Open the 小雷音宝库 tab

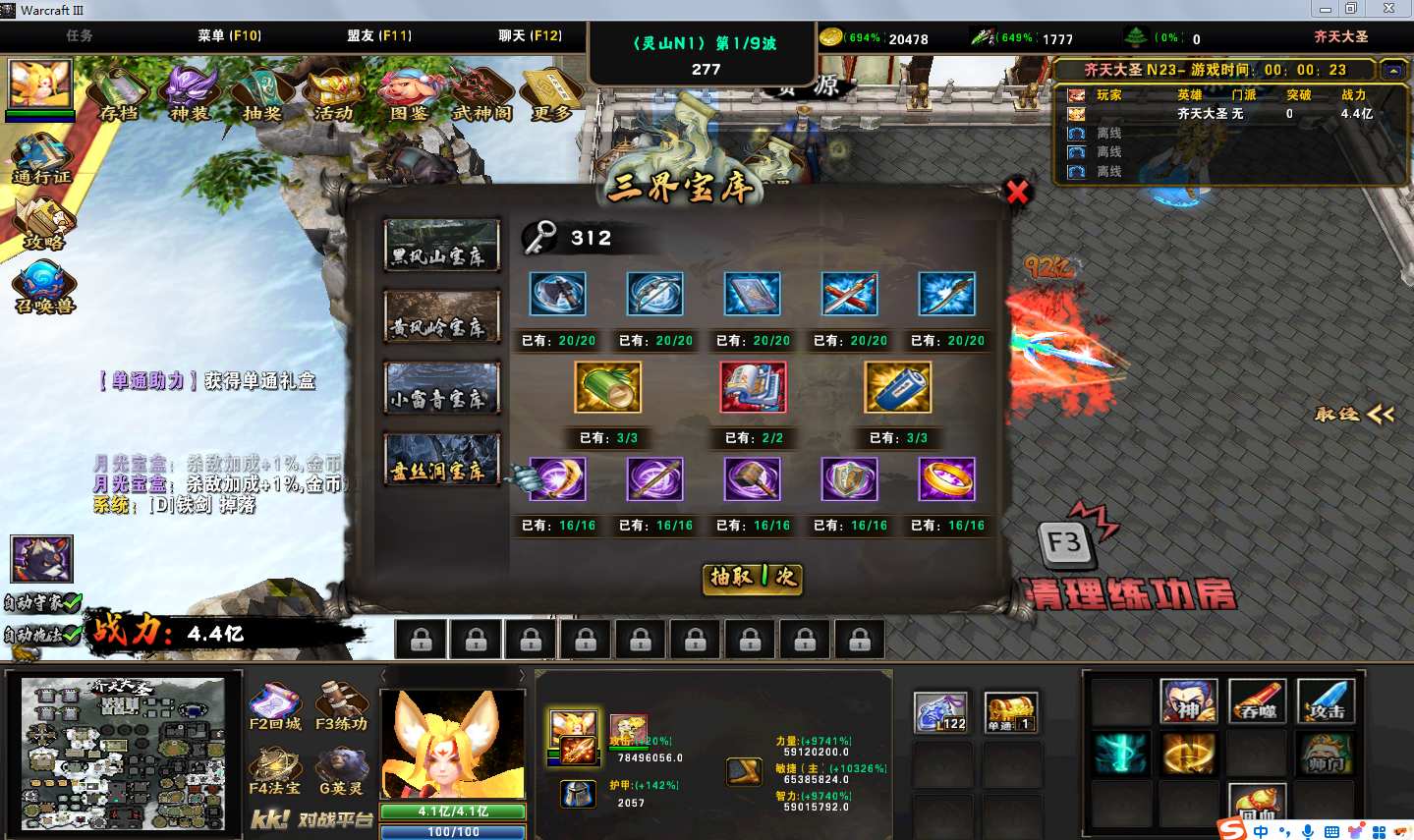point(441,388)
